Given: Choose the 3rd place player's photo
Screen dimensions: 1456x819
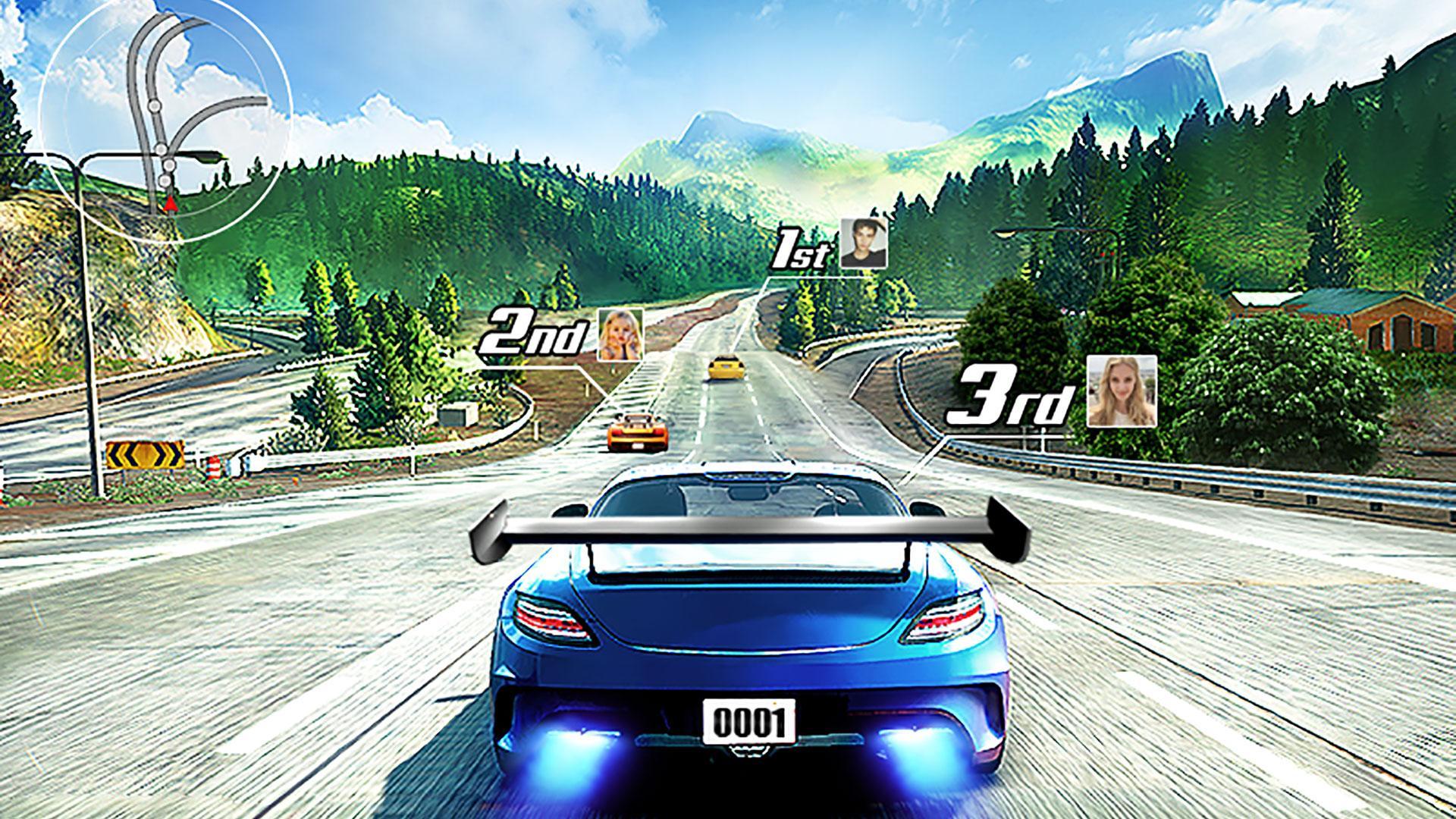Looking at the screenshot, I should pos(1122,391).
